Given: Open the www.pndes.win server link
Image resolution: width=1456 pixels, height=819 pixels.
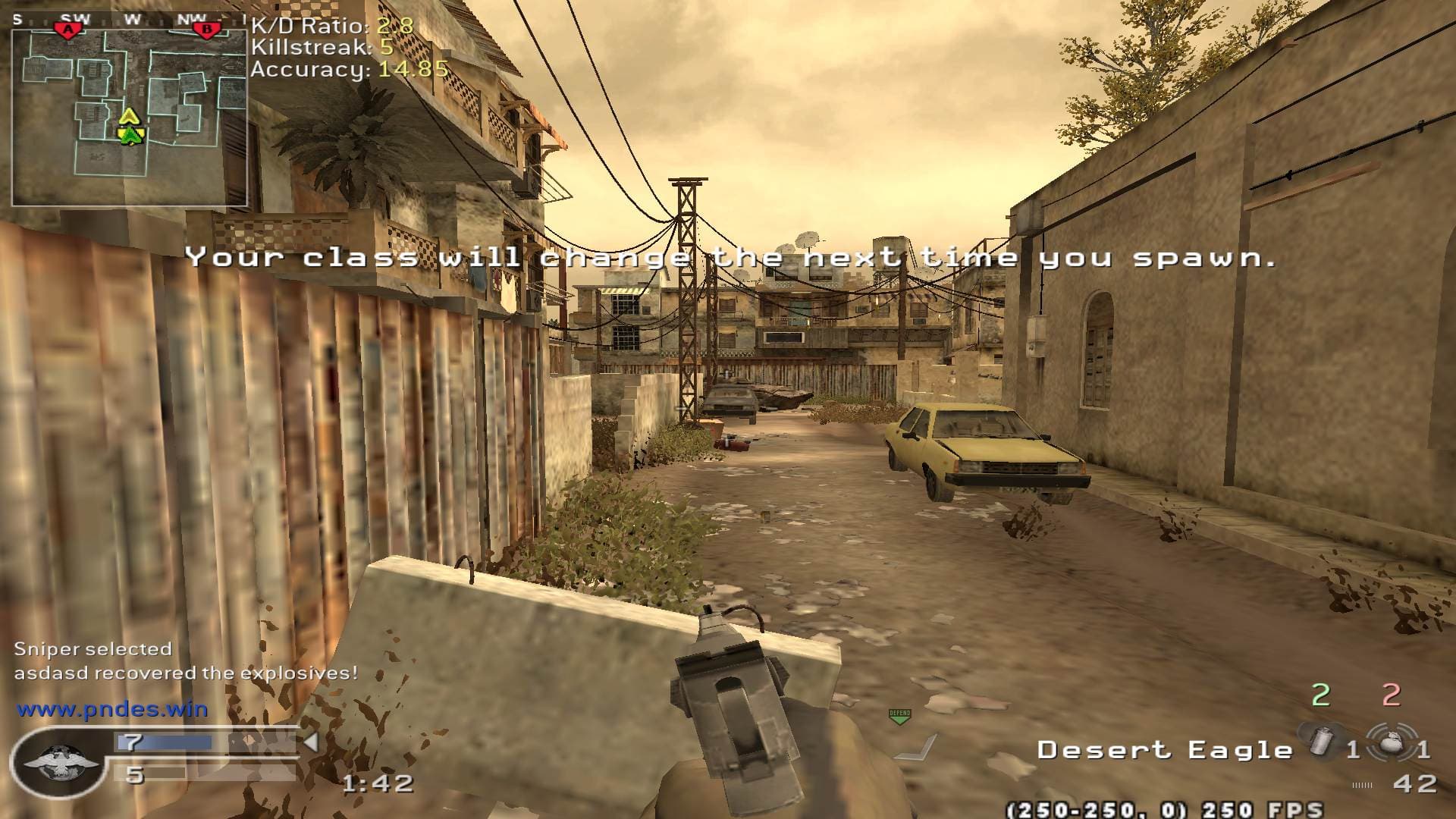Looking at the screenshot, I should pyautogui.click(x=112, y=710).
